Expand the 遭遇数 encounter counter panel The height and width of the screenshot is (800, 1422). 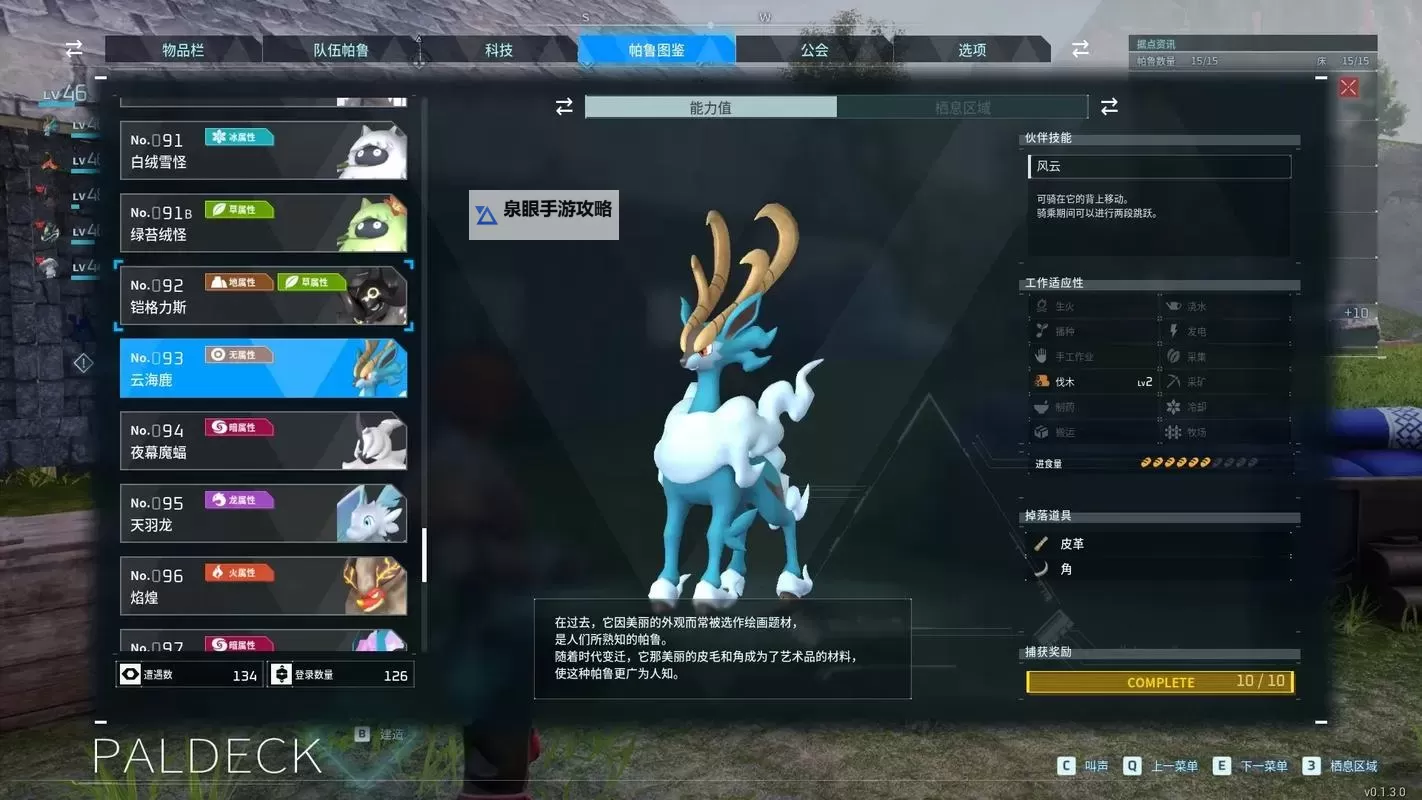(189, 674)
